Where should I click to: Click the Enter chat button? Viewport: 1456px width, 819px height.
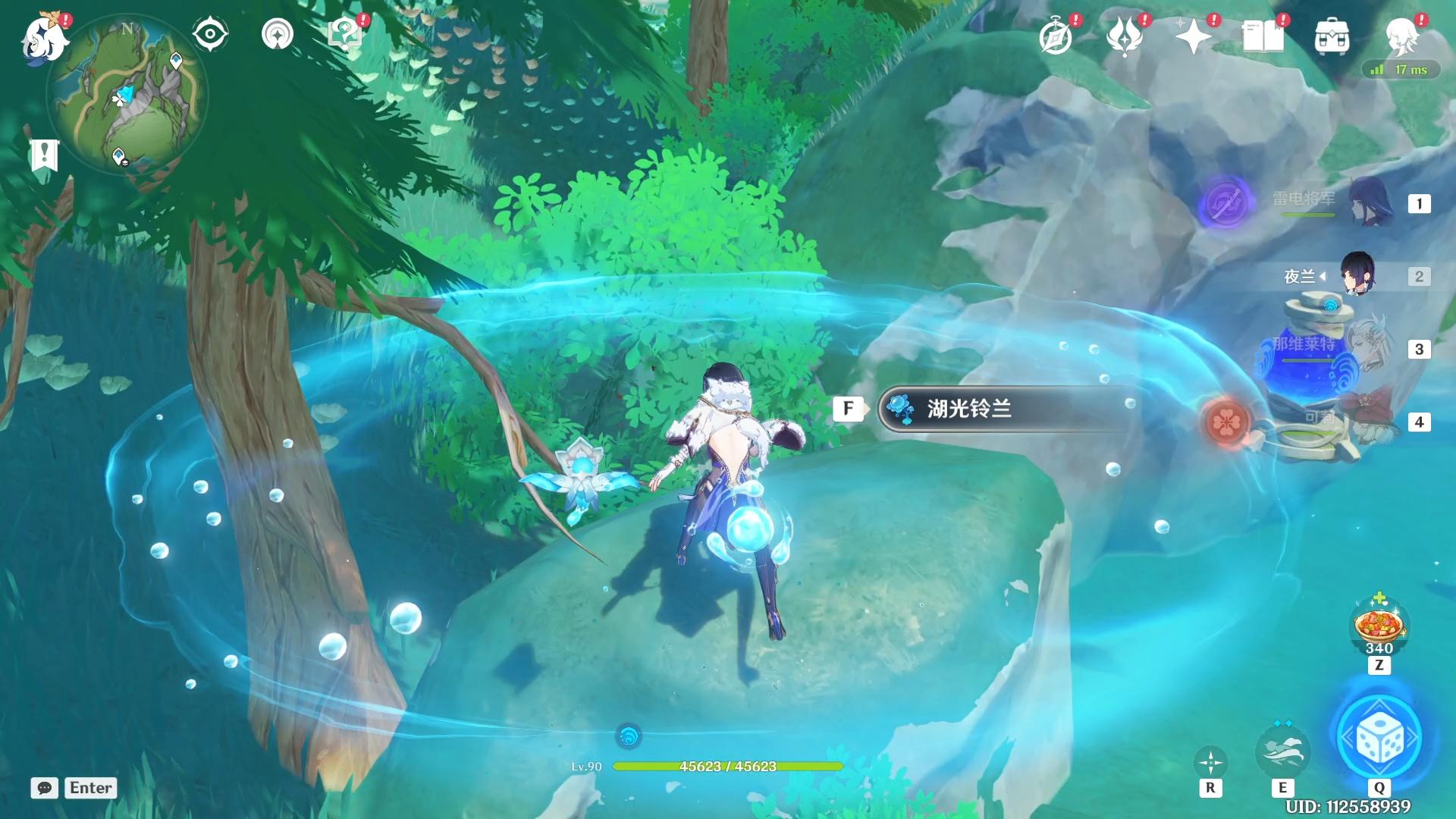point(89,788)
